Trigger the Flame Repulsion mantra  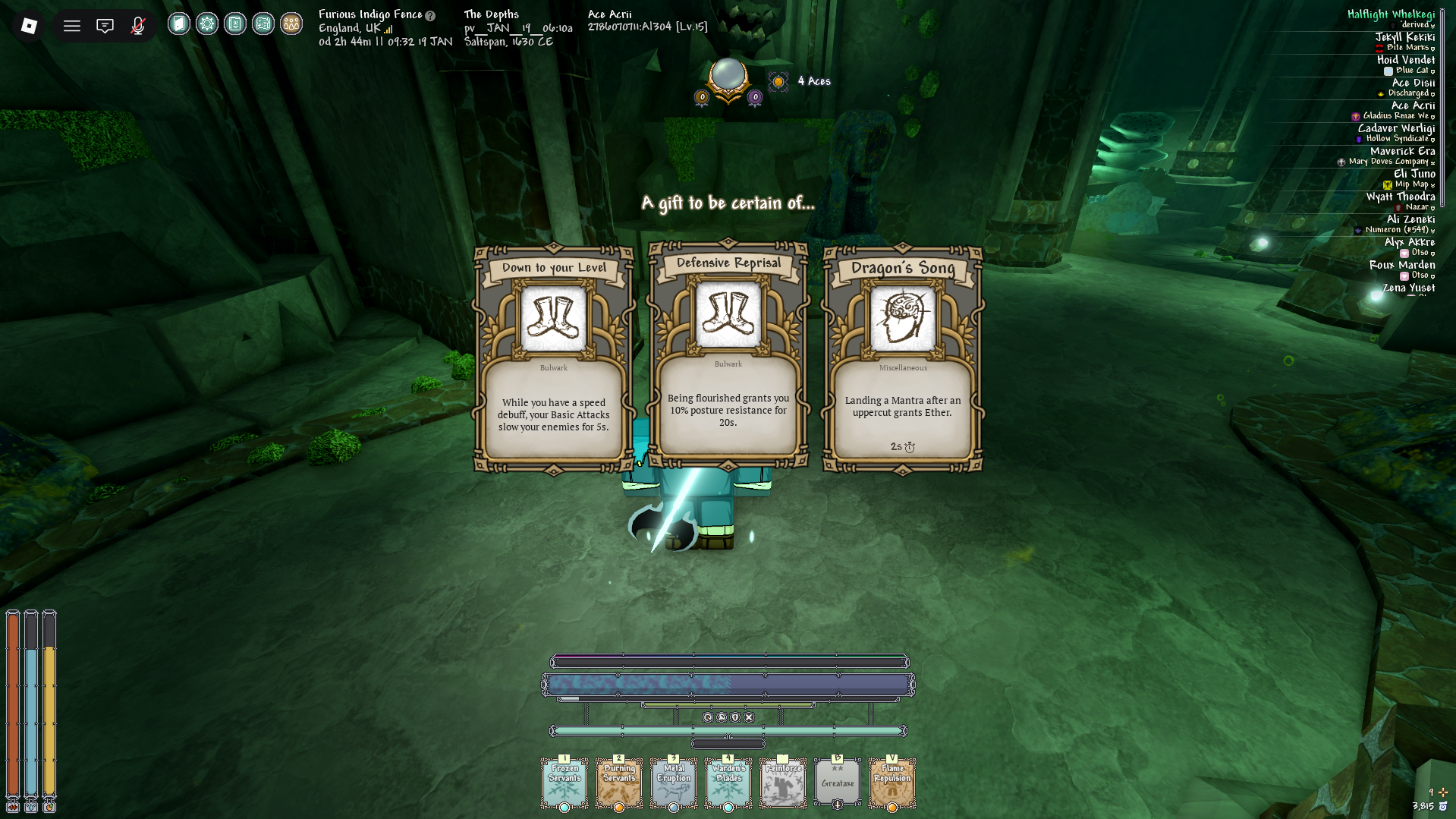(892, 783)
